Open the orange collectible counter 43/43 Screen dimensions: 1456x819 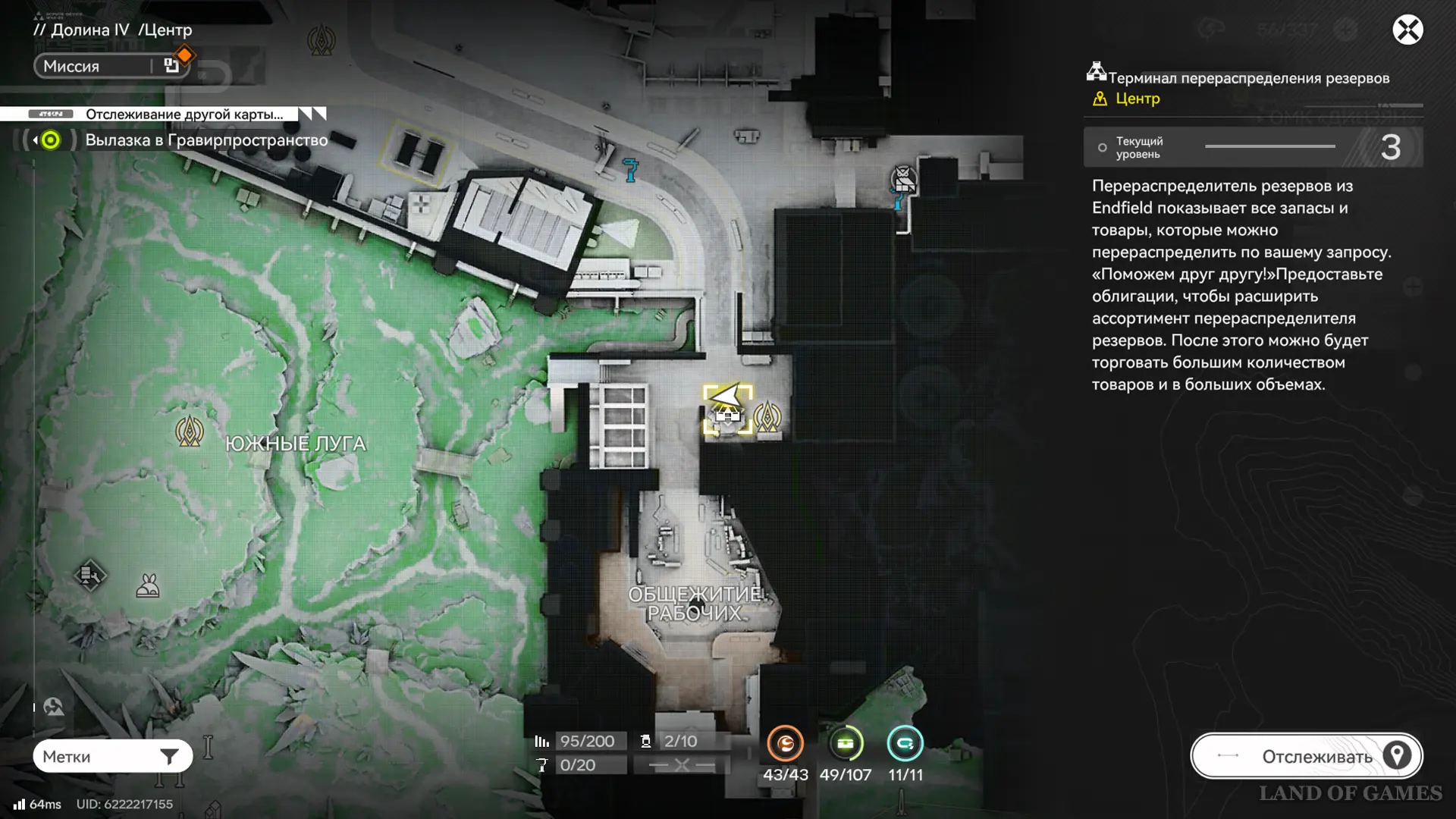(x=785, y=744)
